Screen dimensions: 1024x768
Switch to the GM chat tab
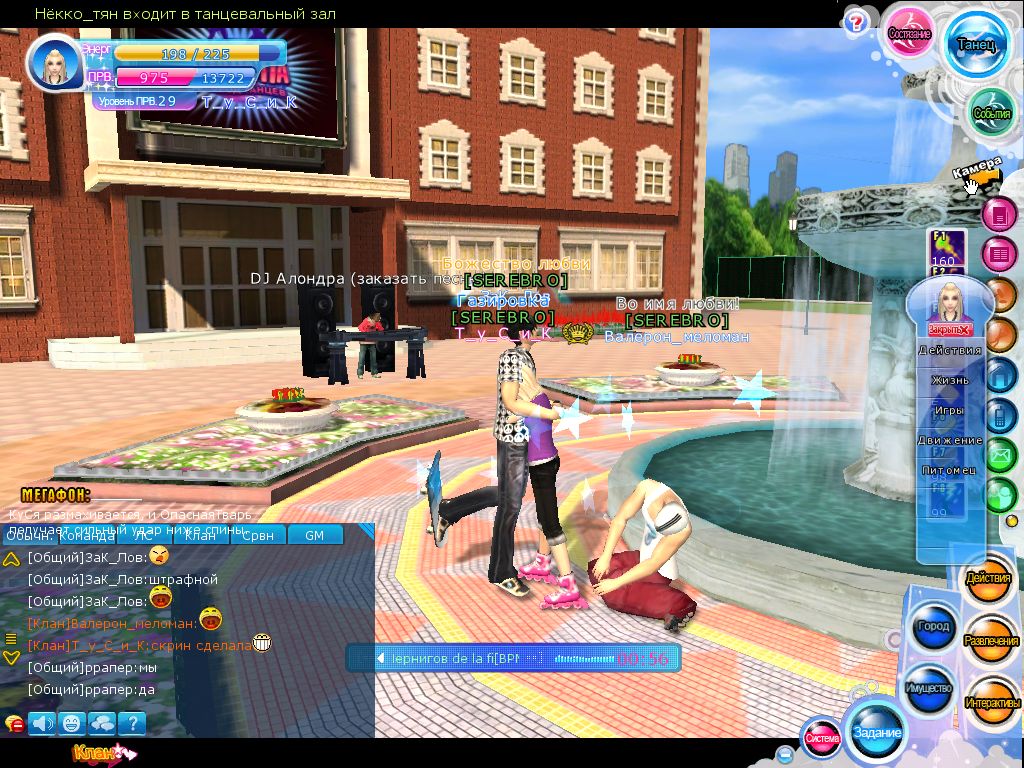pos(314,535)
